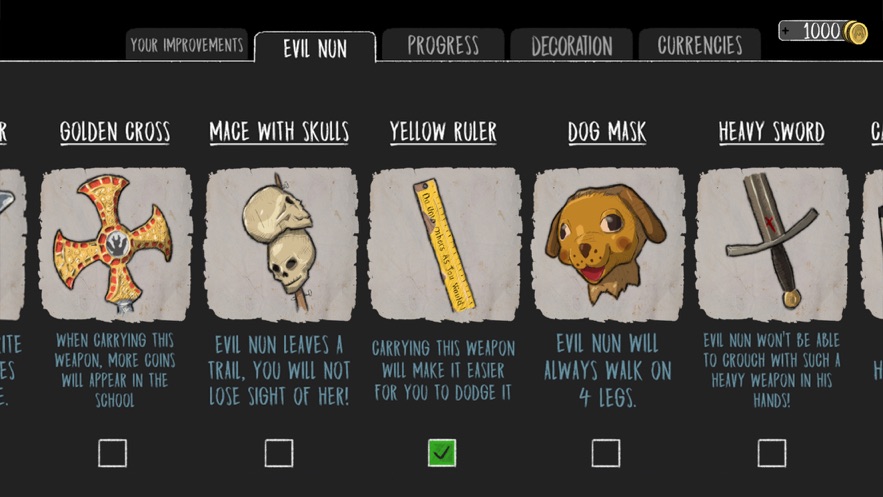
Task: Uncheck the Yellow Ruler checkbox
Action: point(442,453)
